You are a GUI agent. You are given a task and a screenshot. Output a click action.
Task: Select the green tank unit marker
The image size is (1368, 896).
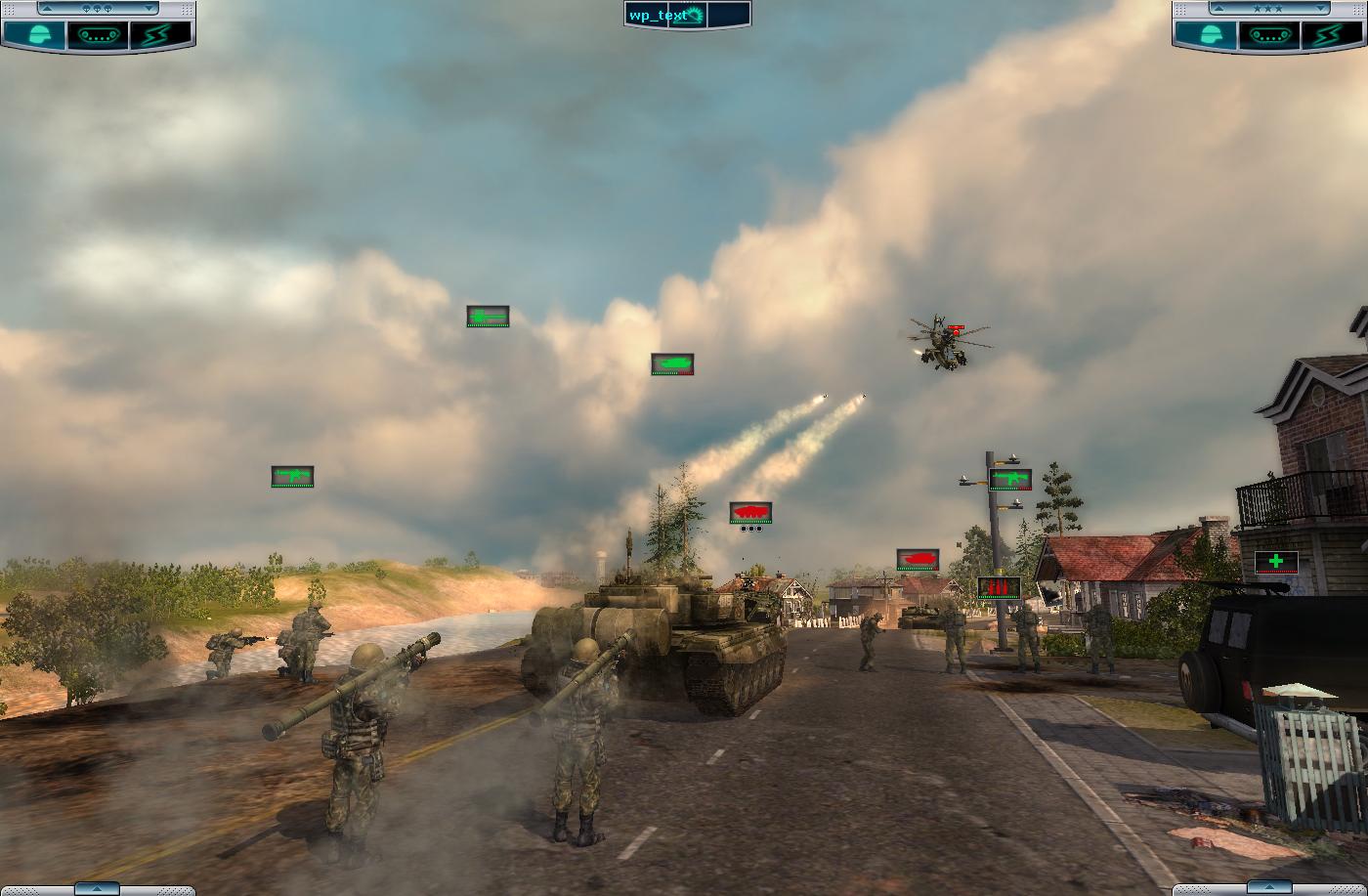pos(672,364)
